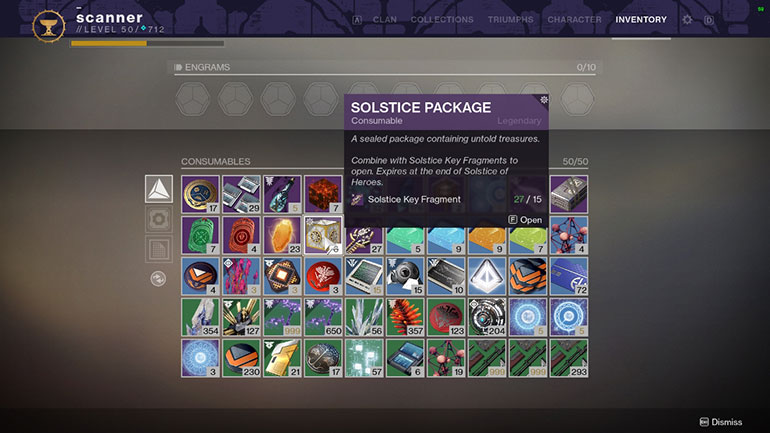Select the blue card stack of 72

(569, 276)
